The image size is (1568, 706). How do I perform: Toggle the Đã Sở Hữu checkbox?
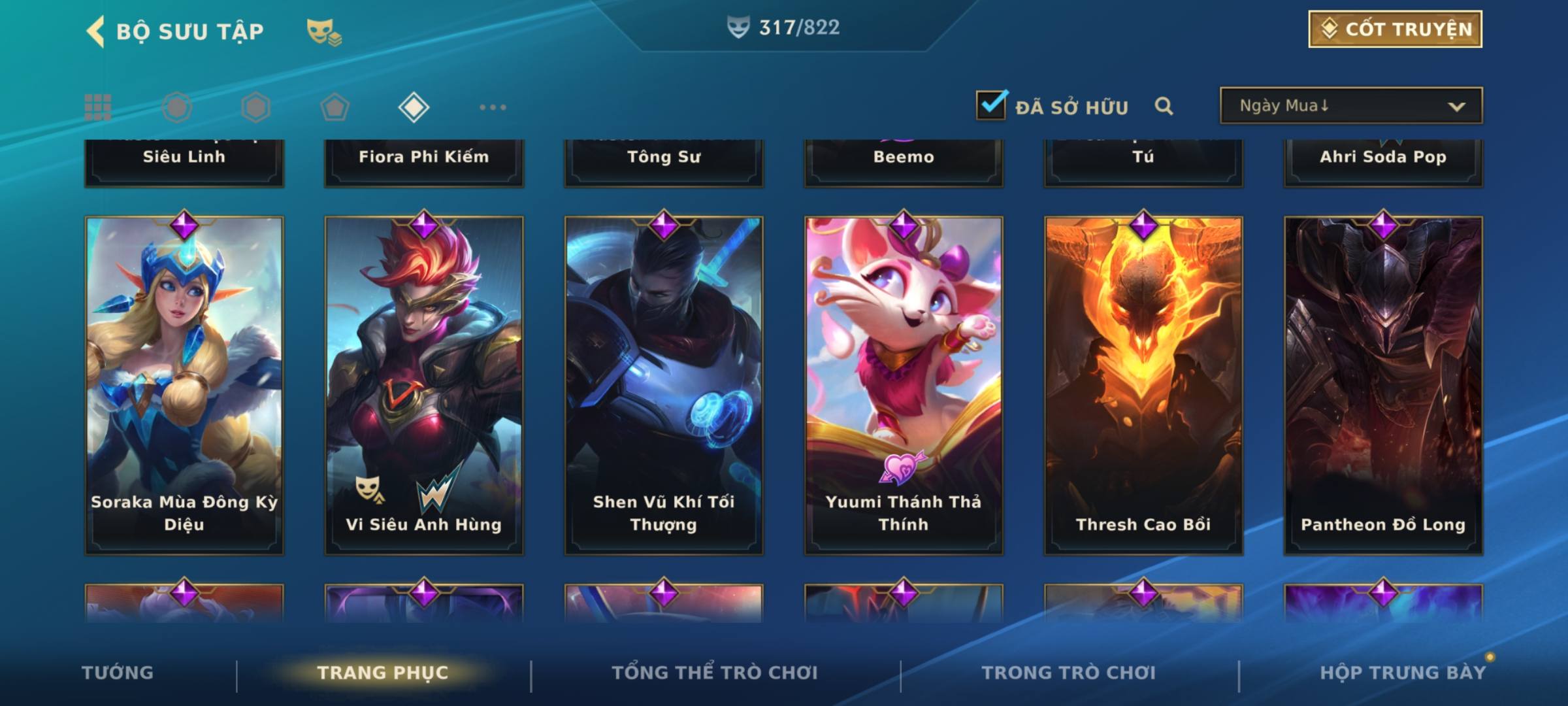point(991,105)
